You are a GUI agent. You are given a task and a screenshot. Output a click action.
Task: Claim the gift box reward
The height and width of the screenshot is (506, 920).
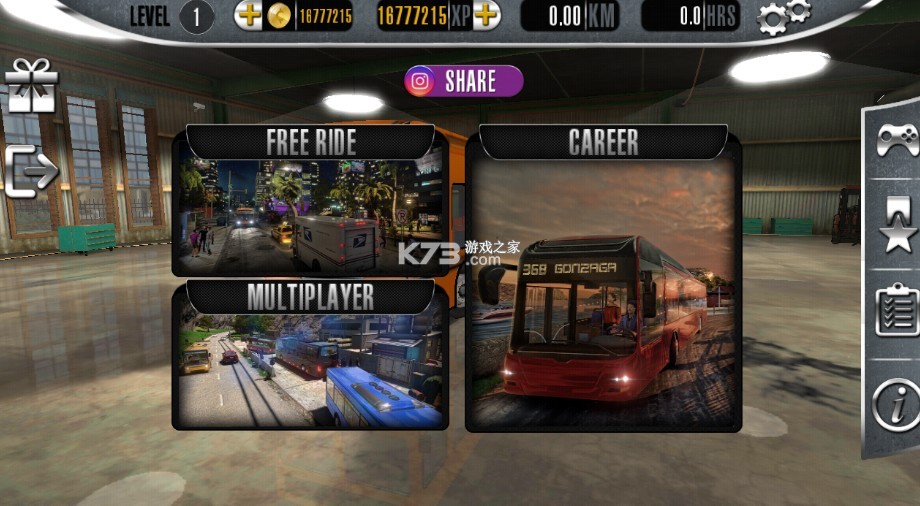tap(31, 86)
